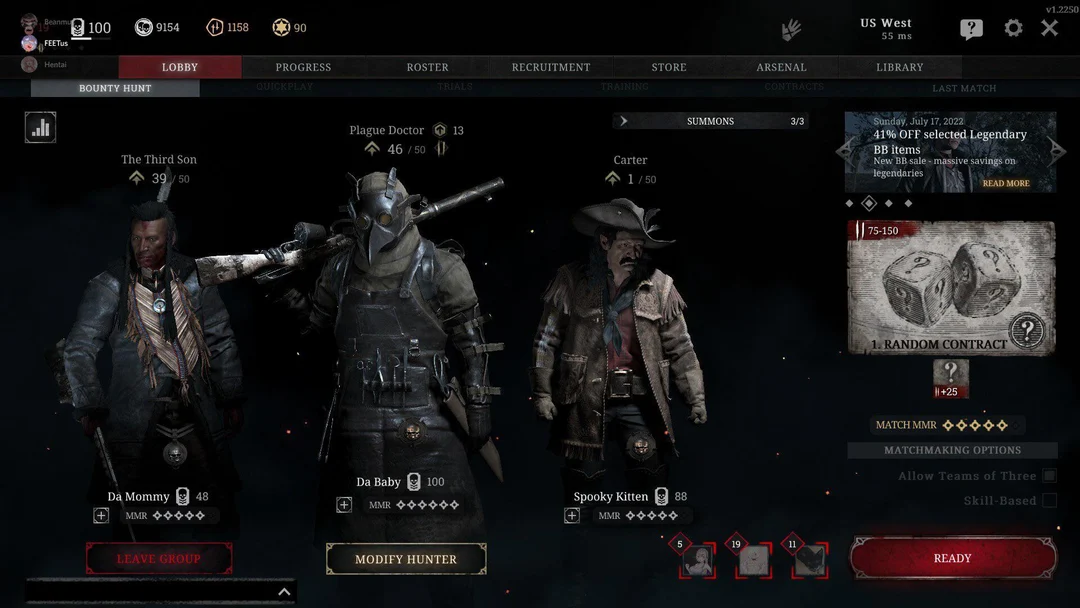
Task: Click the Modify Hunter button
Action: pos(406,559)
